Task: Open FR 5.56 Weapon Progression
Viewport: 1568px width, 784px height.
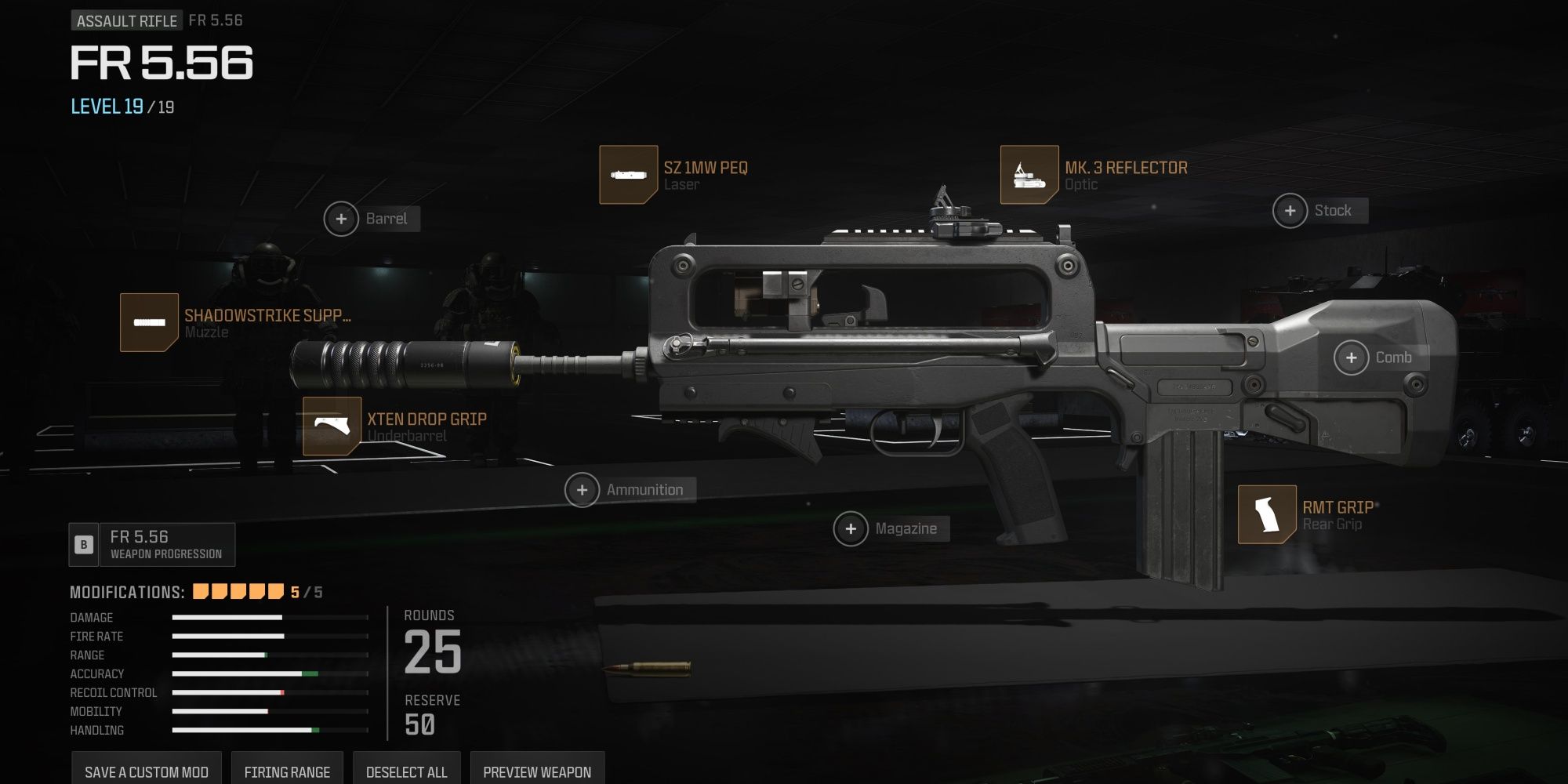Action: 153,545
